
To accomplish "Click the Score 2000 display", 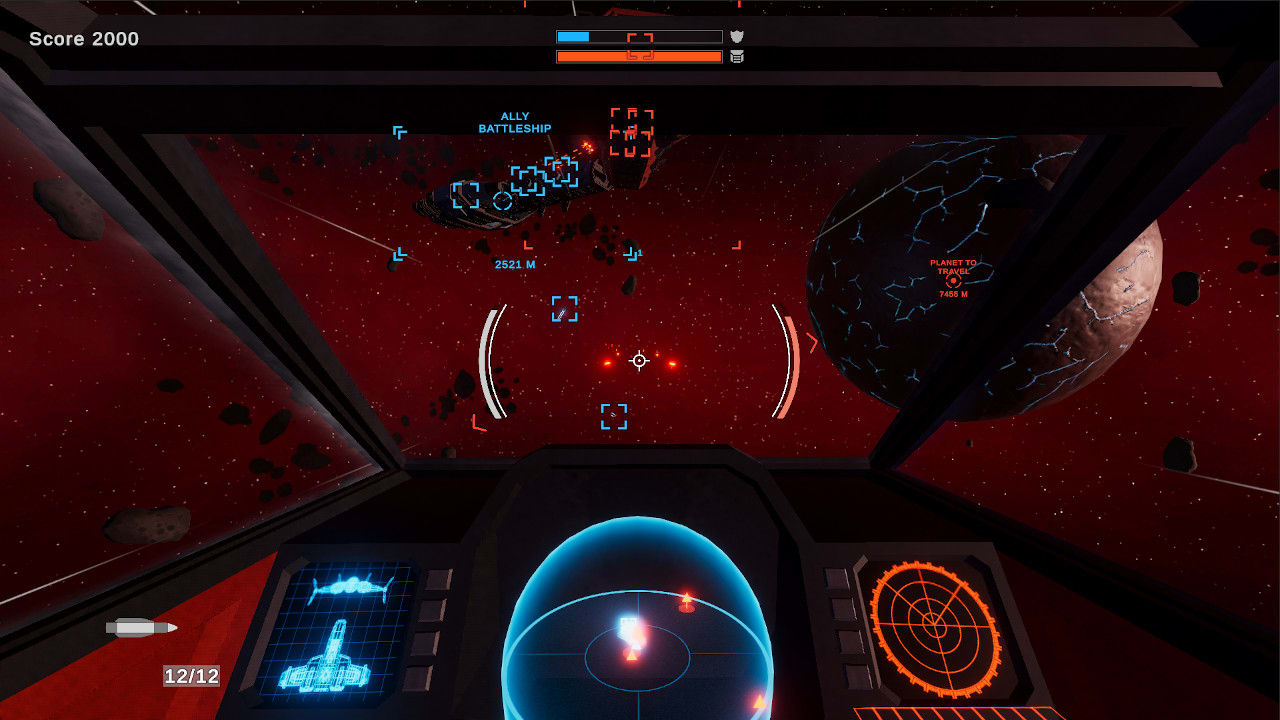I will 86,39.
